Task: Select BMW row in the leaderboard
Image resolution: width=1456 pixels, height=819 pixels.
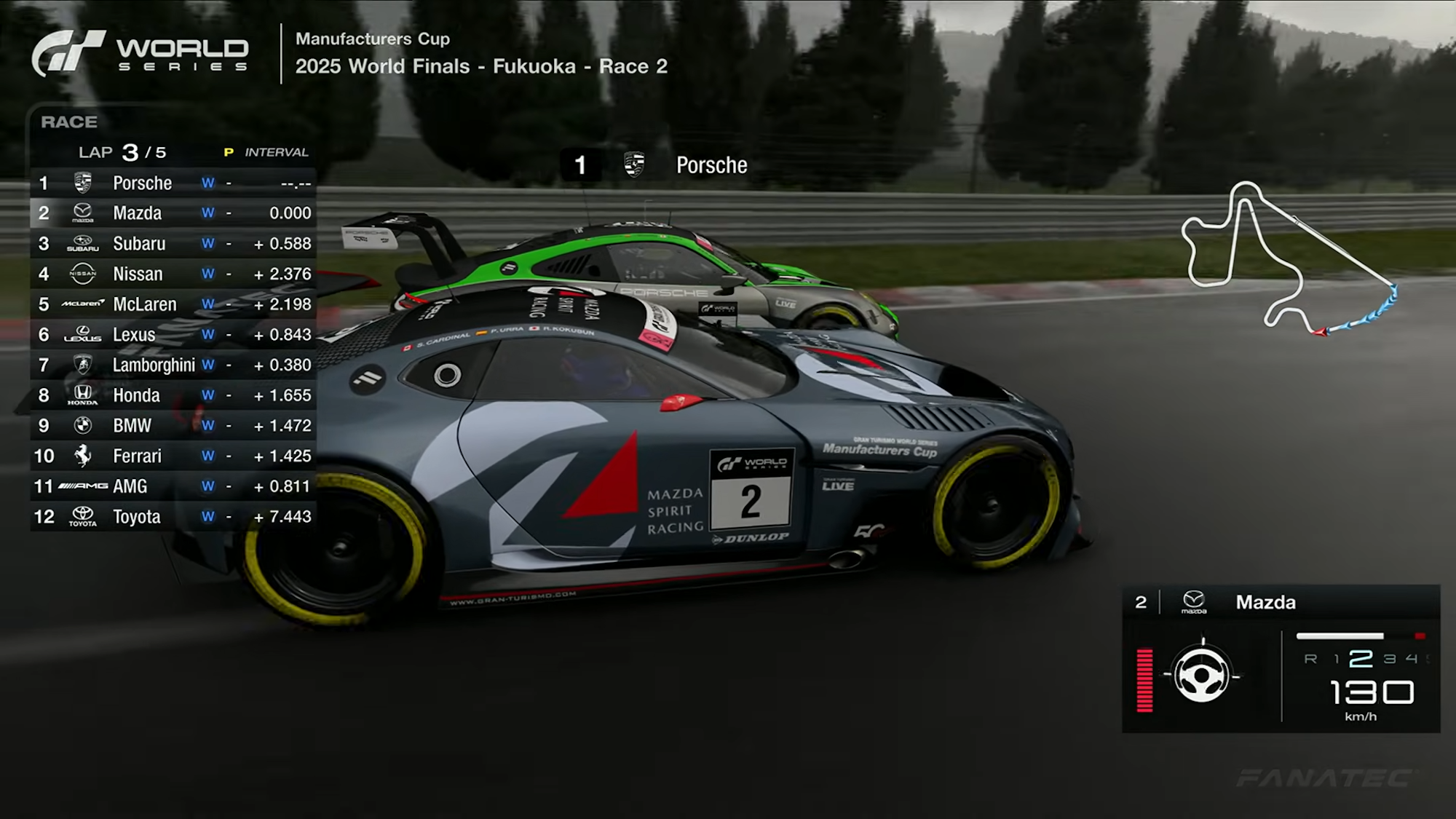Action: coord(173,426)
